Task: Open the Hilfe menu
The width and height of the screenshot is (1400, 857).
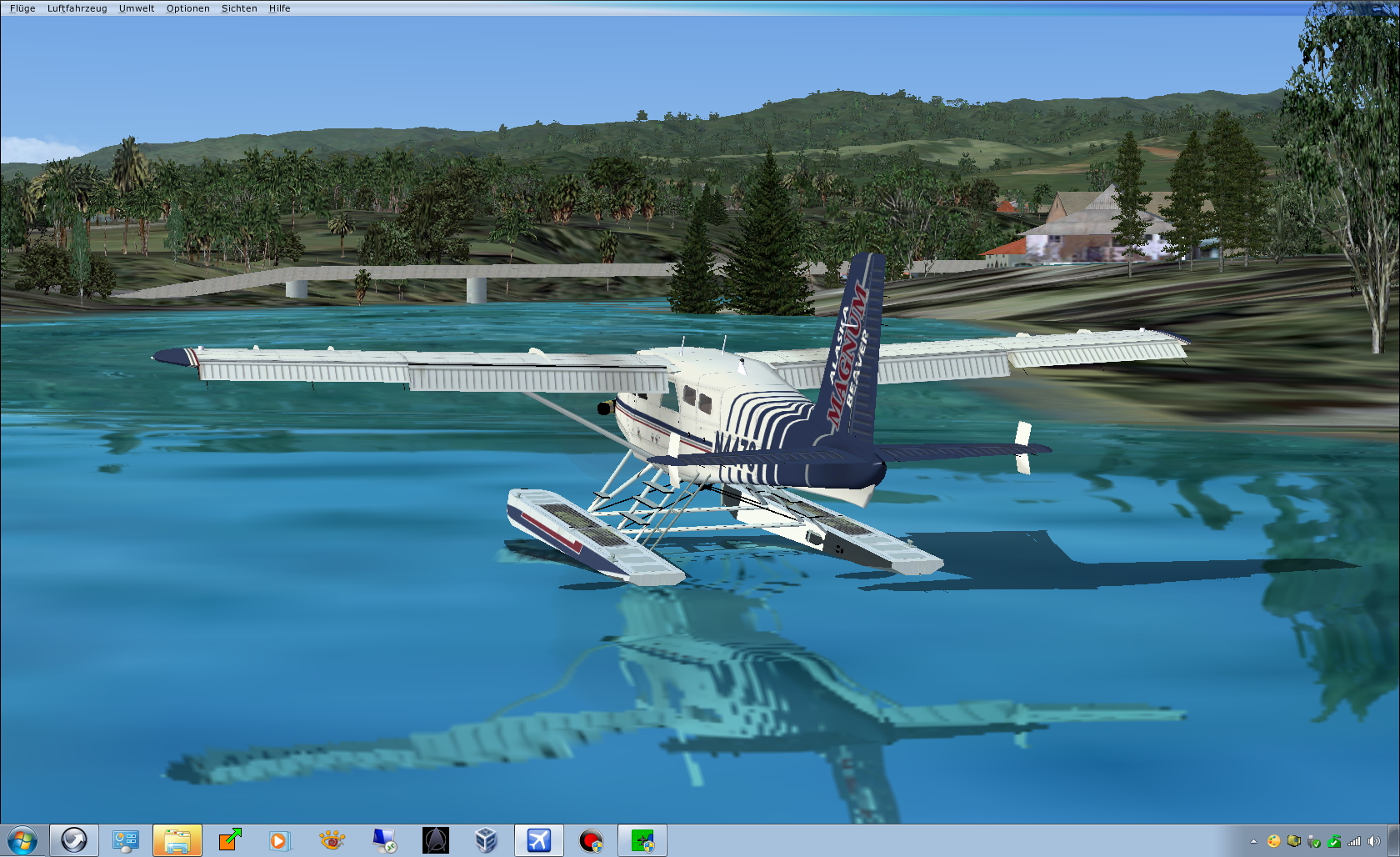Action: (279, 8)
